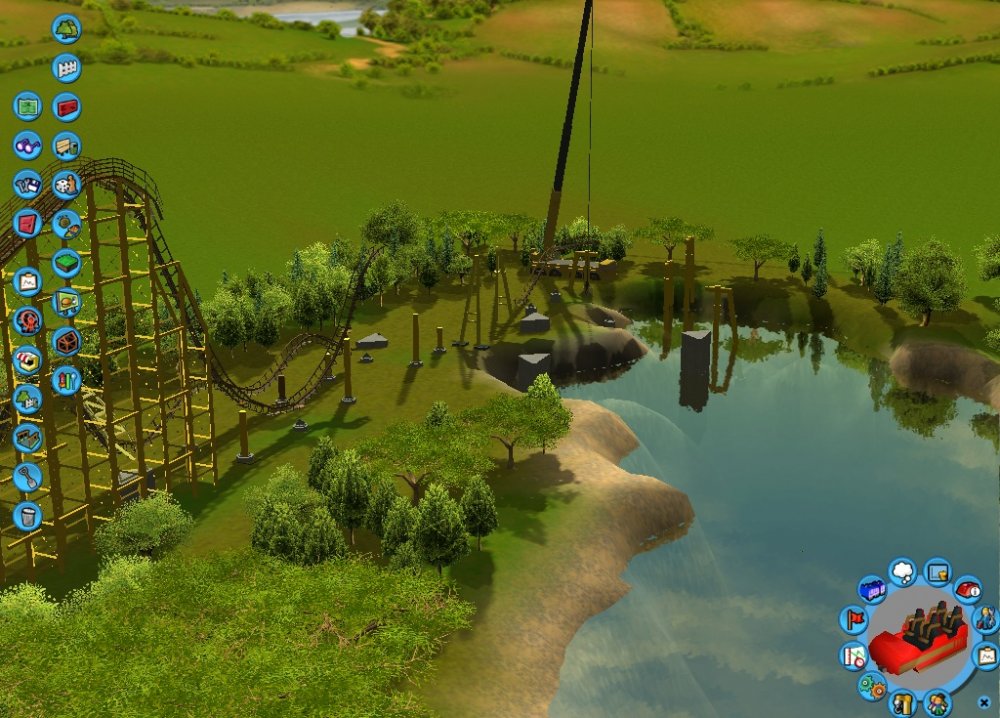
Task: Open the mechanic maintenance icon
Action: coord(985,620)
